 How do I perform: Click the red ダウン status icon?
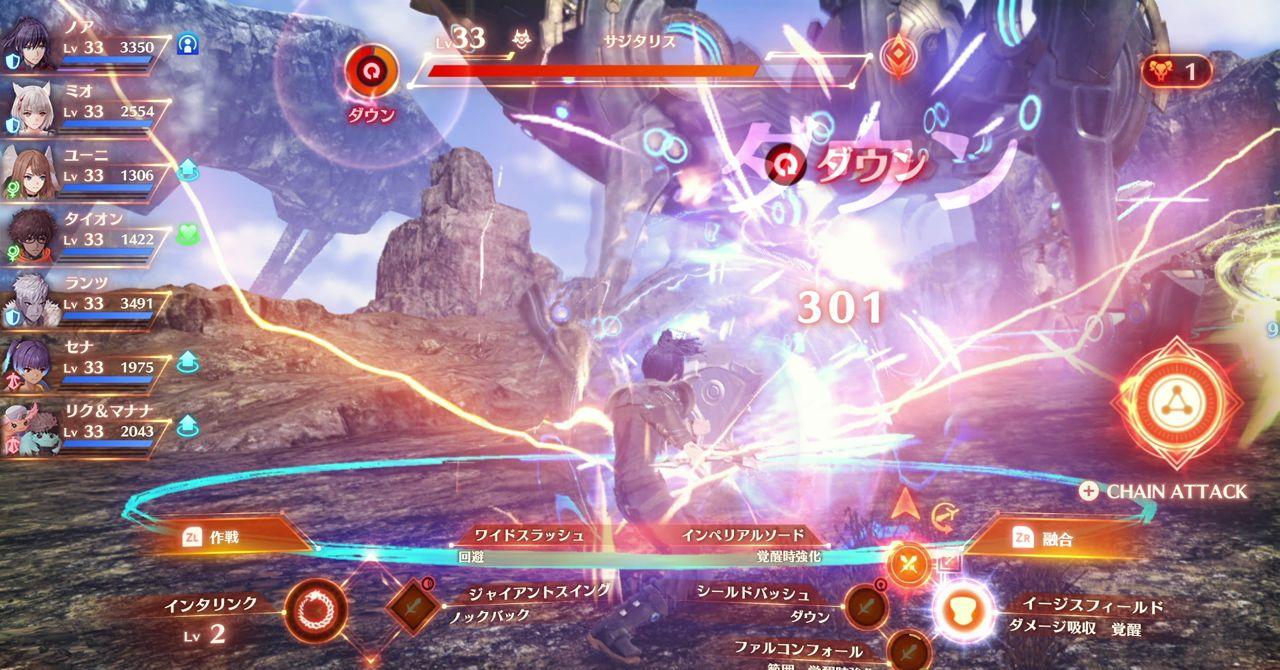[371, 73]
